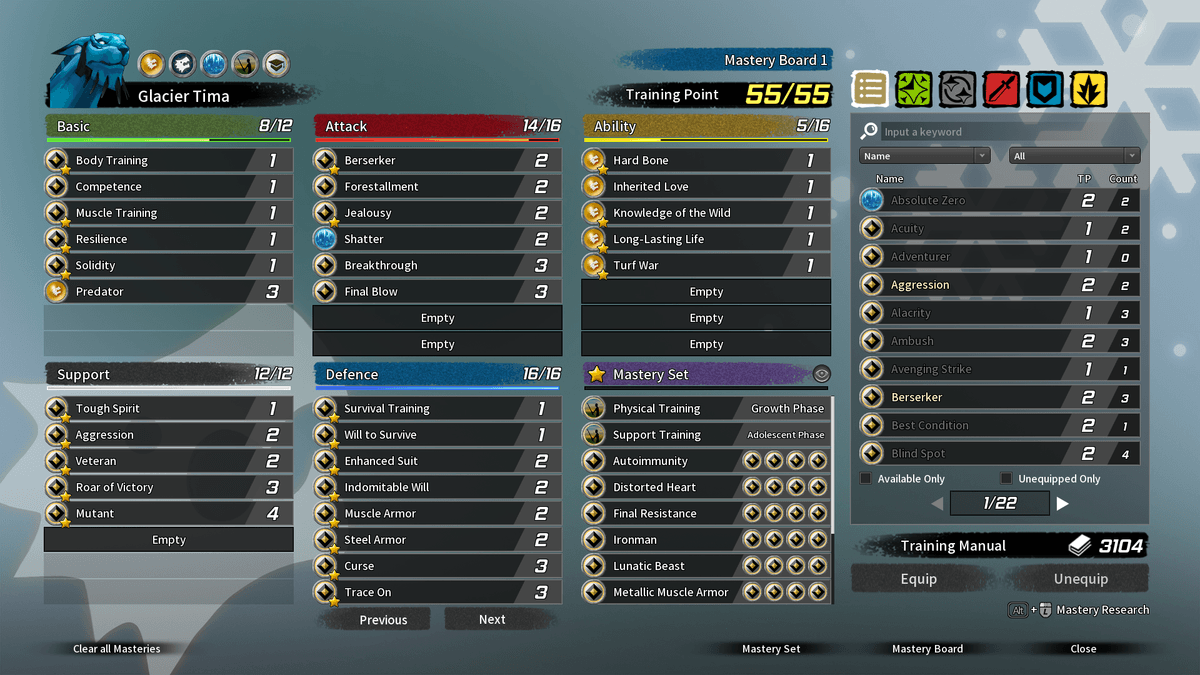This screenshot has height=675, width=1200.
Task: Close the mastery screen
Action: coord(1083,649)
